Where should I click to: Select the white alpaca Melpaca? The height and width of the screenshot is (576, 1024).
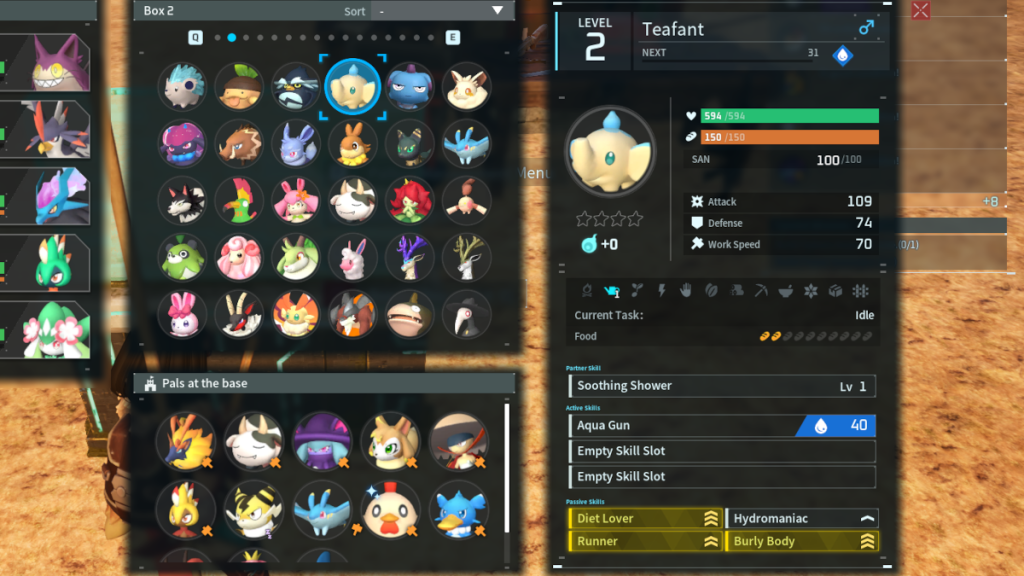[352, 257]
